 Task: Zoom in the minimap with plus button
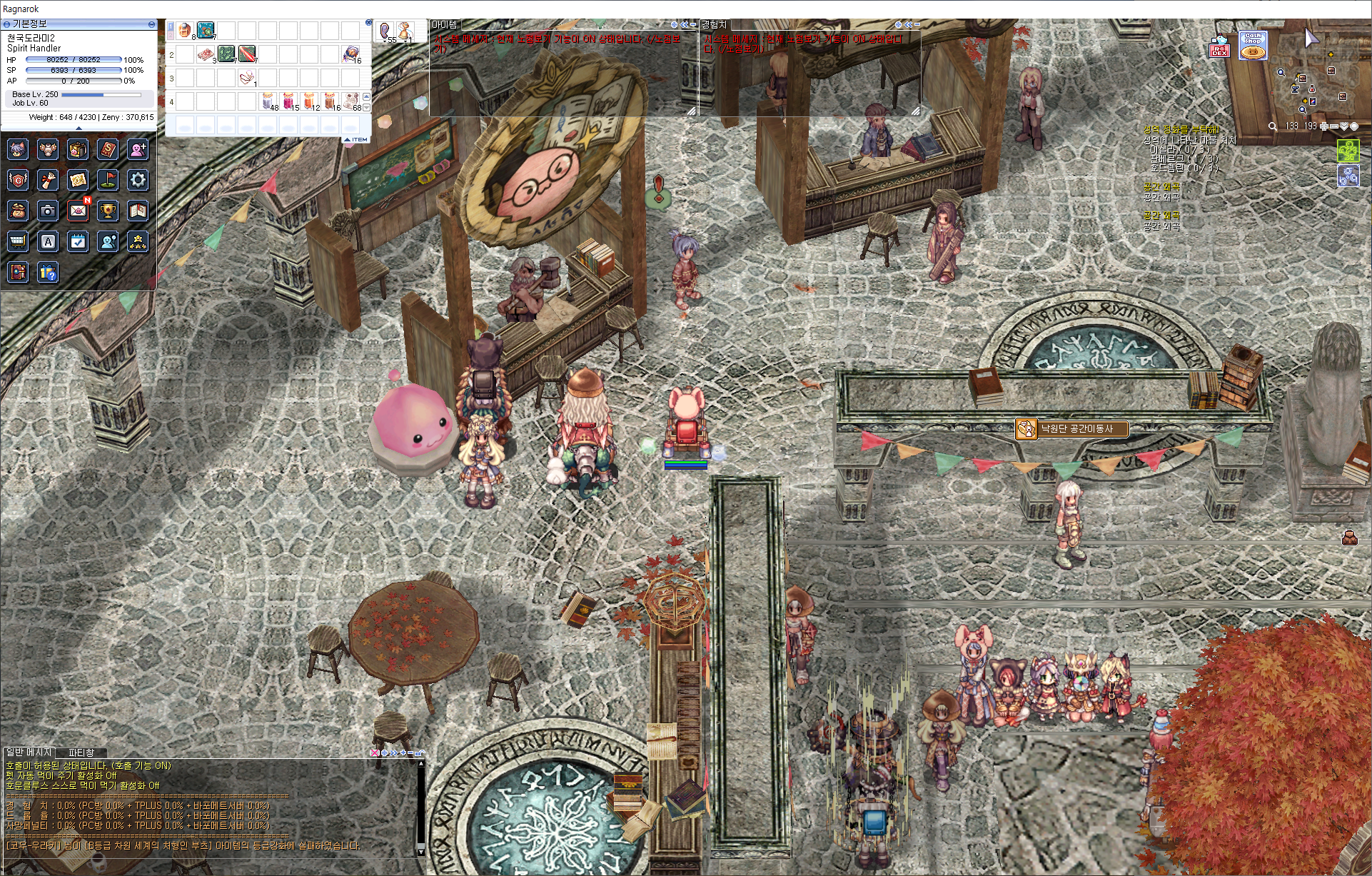coord(1324,126)
